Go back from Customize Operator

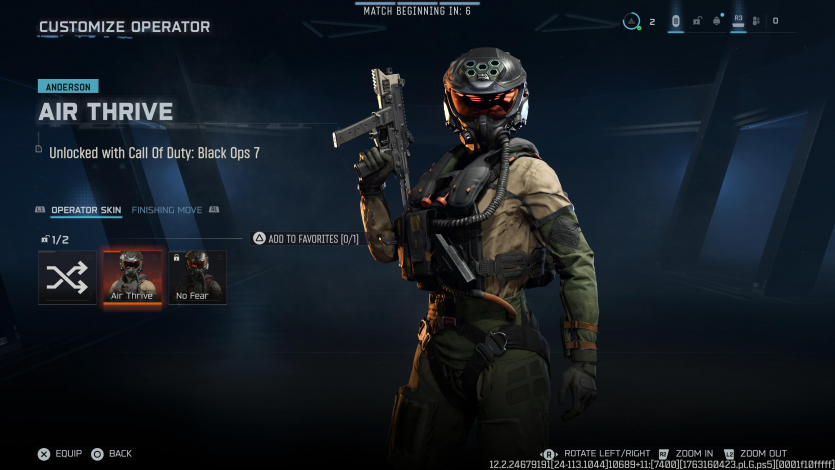pos(112,454)
